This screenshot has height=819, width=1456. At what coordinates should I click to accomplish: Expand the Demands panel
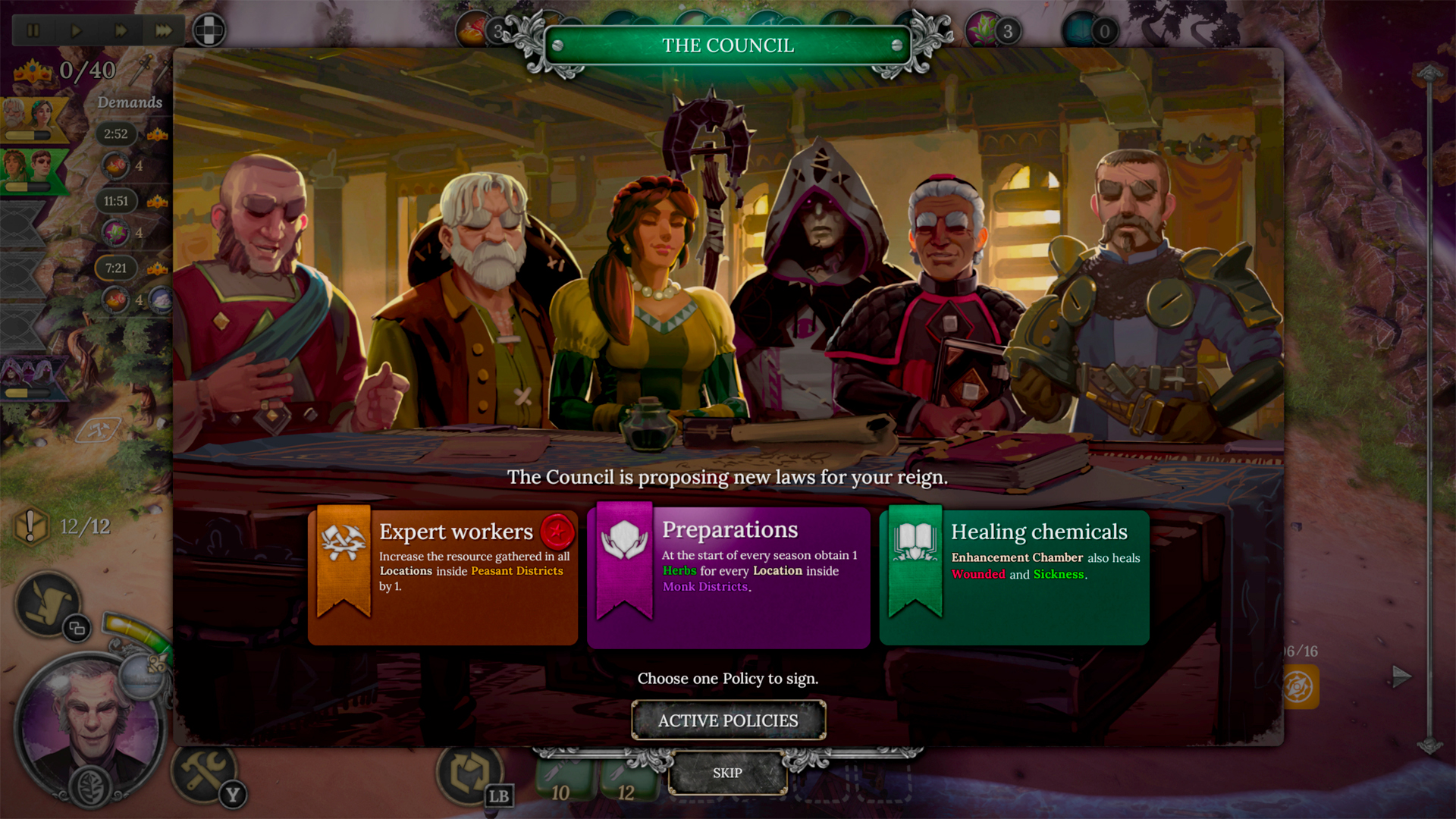pos(130,101)
